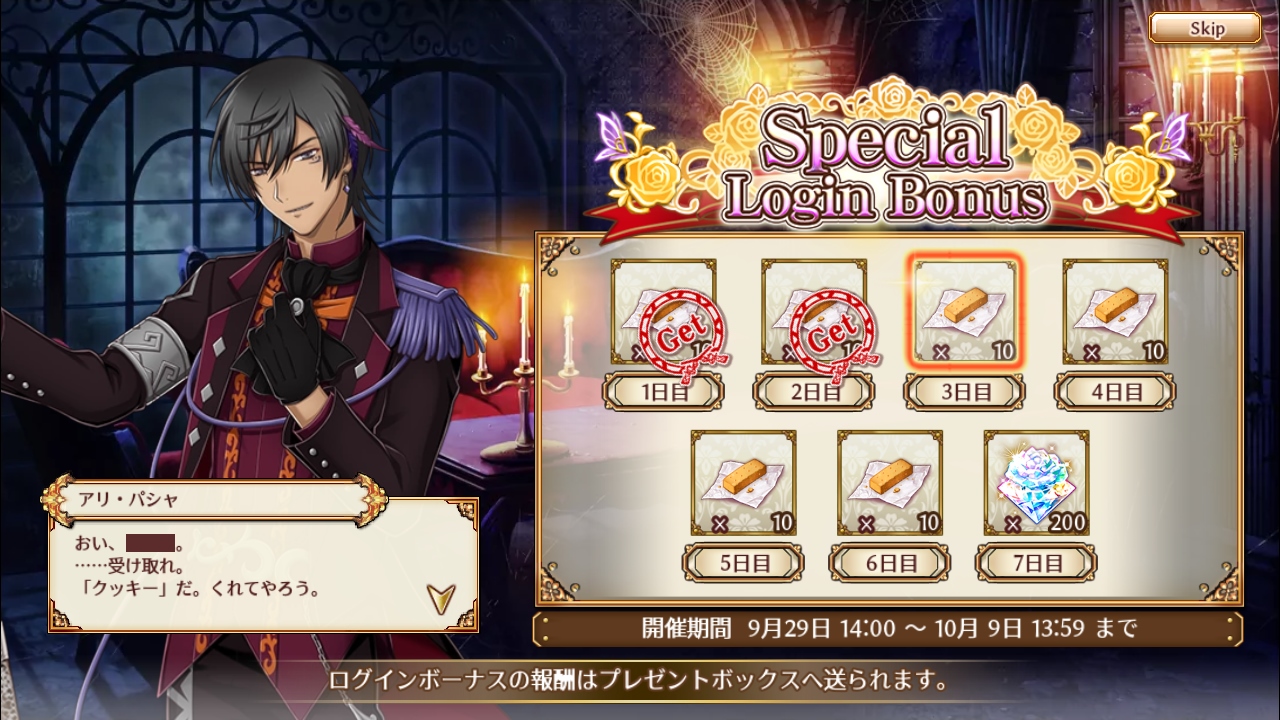Choose the day 4 cookie reward
1280x720 pixels.
pyautogui.click(x=1115, y=312)
